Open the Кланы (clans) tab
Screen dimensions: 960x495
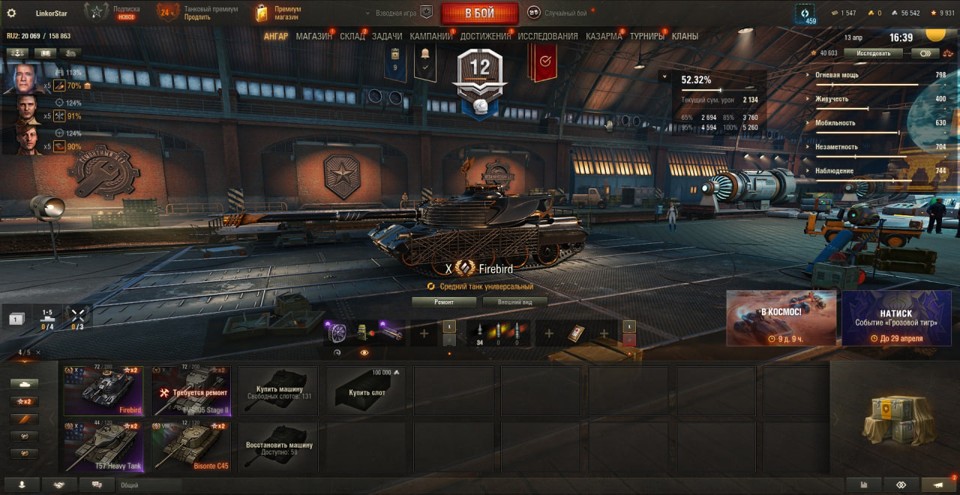point(685,36)
